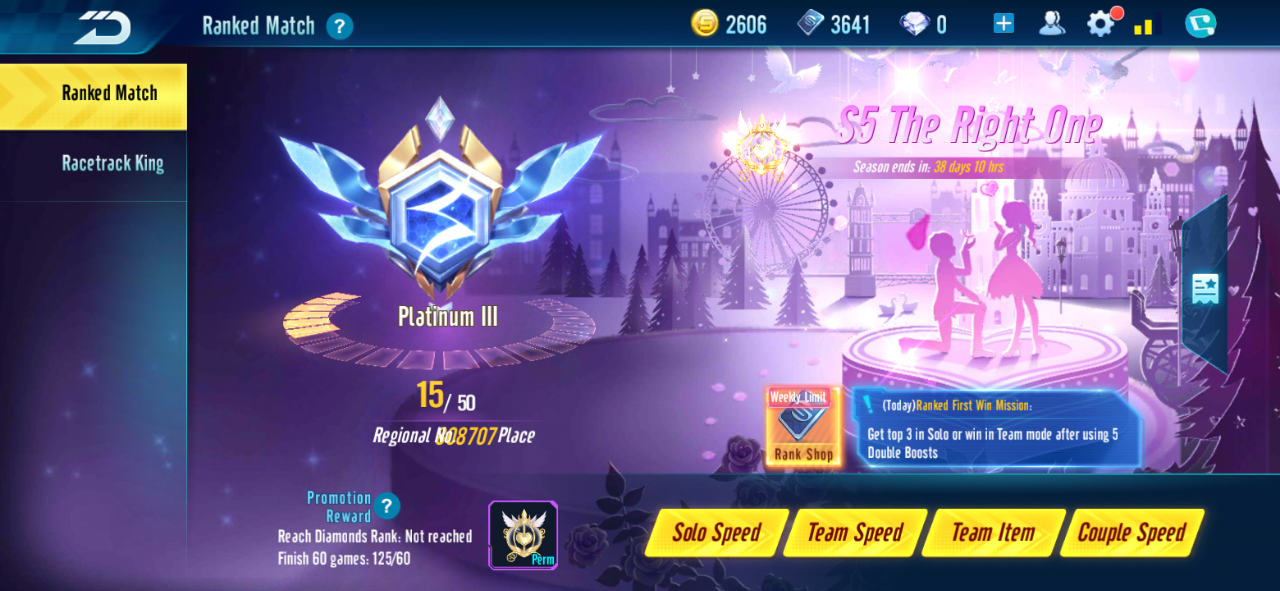Open the Ranked Match help question mark
The height and width of the screenshot is (591, 1280).
340,26
